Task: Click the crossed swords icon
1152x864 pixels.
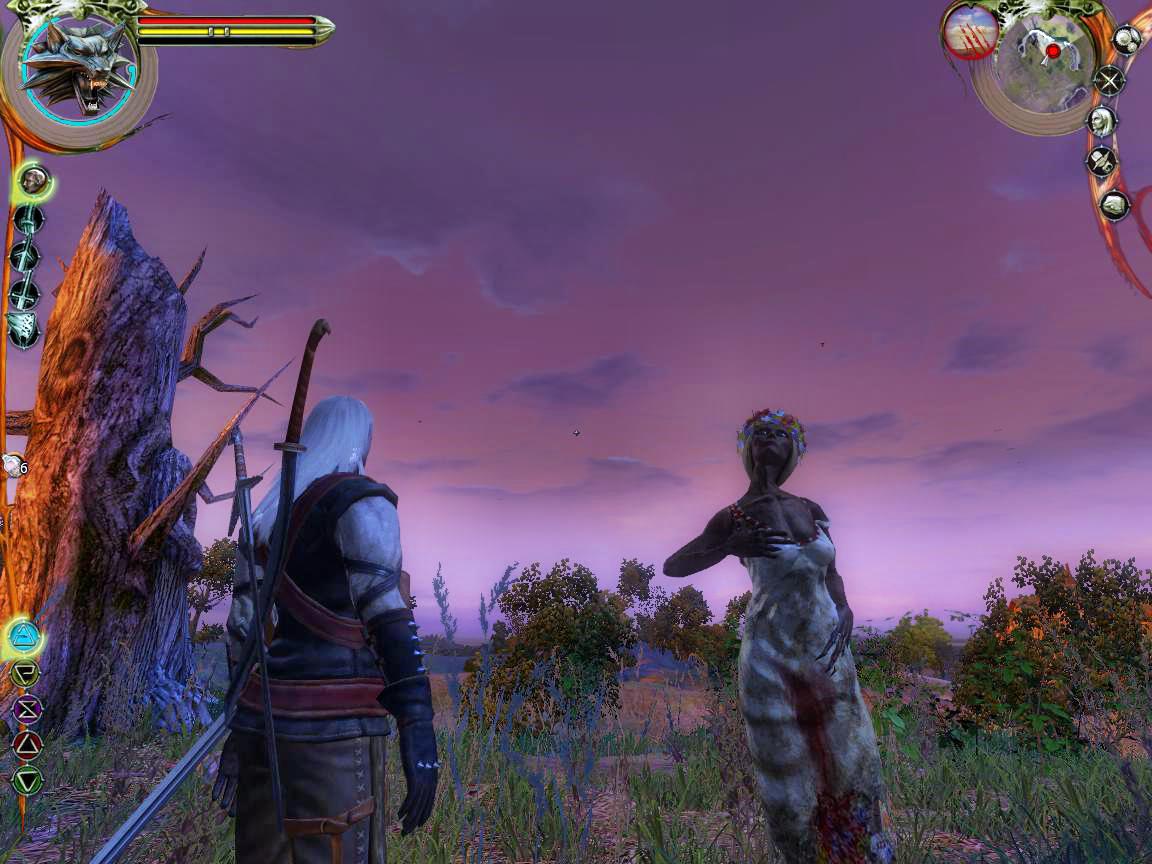Action: [1109, 80]
